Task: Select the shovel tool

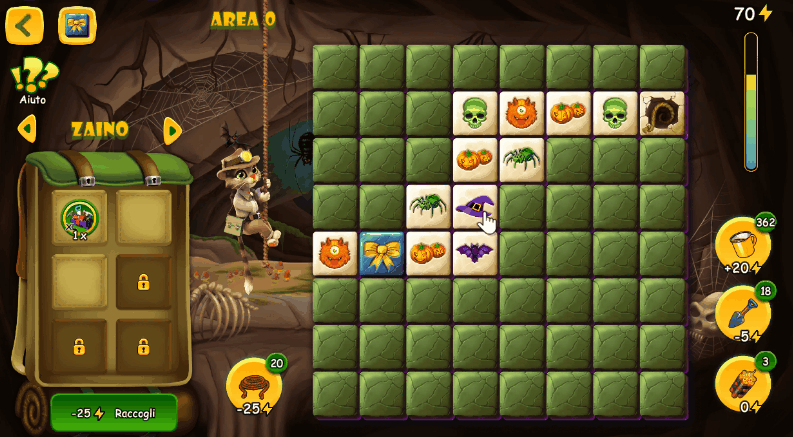Action: [743, 314]
